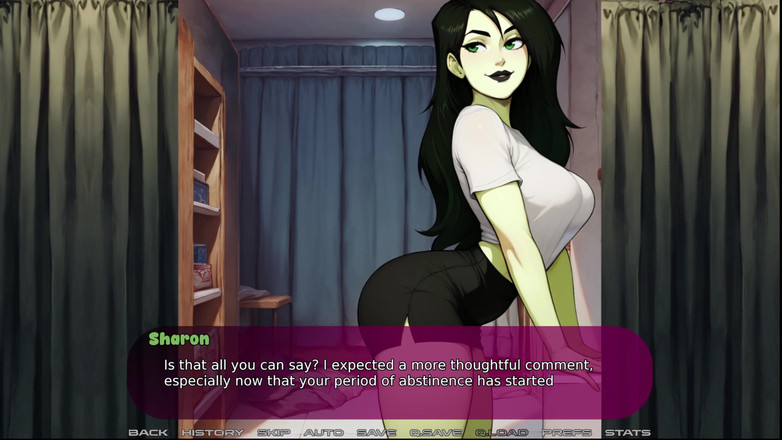Go back with the BACK button
782x440 pixels.
[x=148, y=432]
